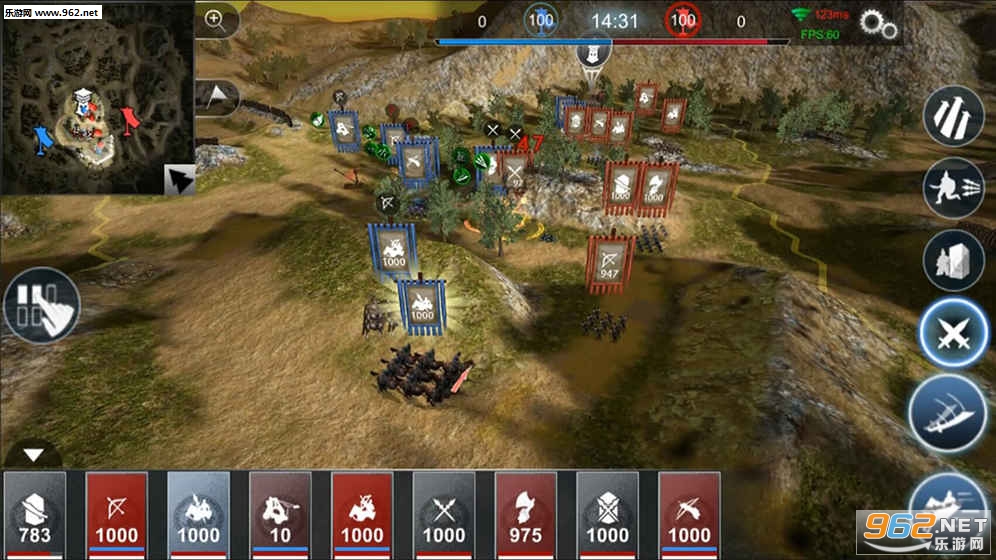Select the blue banner unit marked 1000 with glow

[x=423, y=304]
